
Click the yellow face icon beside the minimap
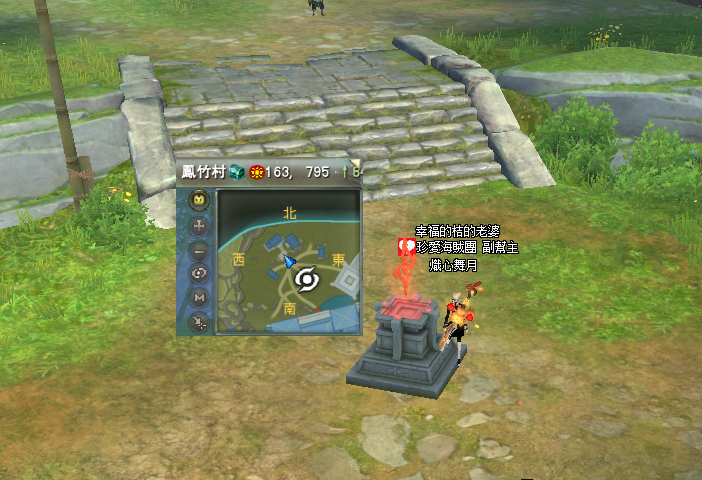[198, 201]
